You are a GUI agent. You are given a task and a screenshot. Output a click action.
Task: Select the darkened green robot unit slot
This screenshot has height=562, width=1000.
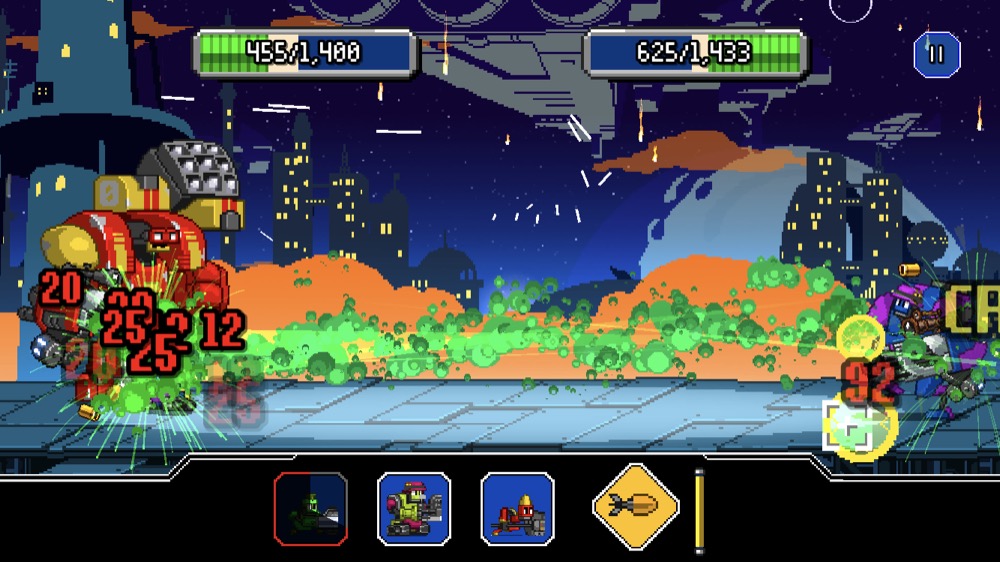311,508
